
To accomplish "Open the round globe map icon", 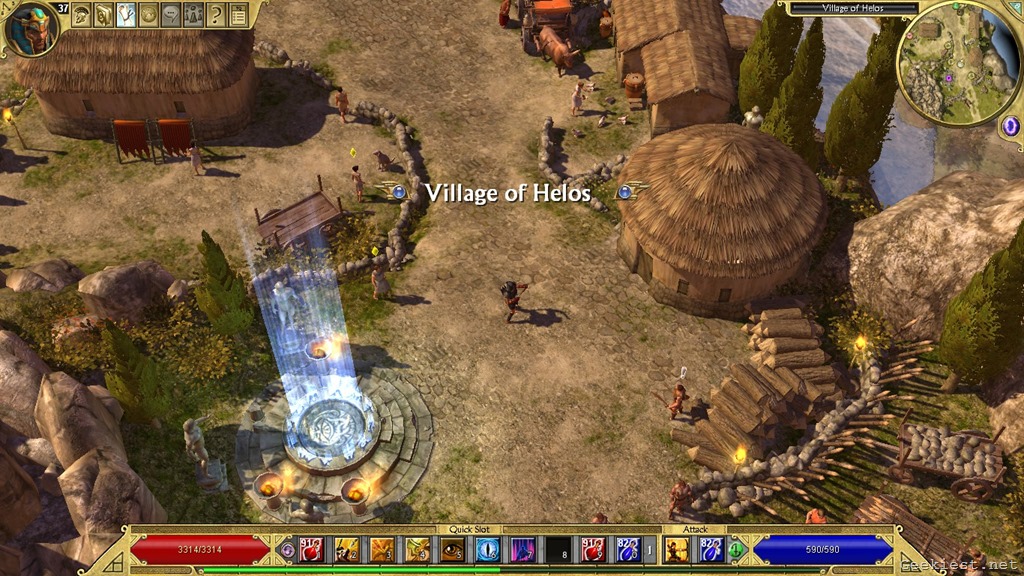I will pyautogui.click(x=148, y=14).
